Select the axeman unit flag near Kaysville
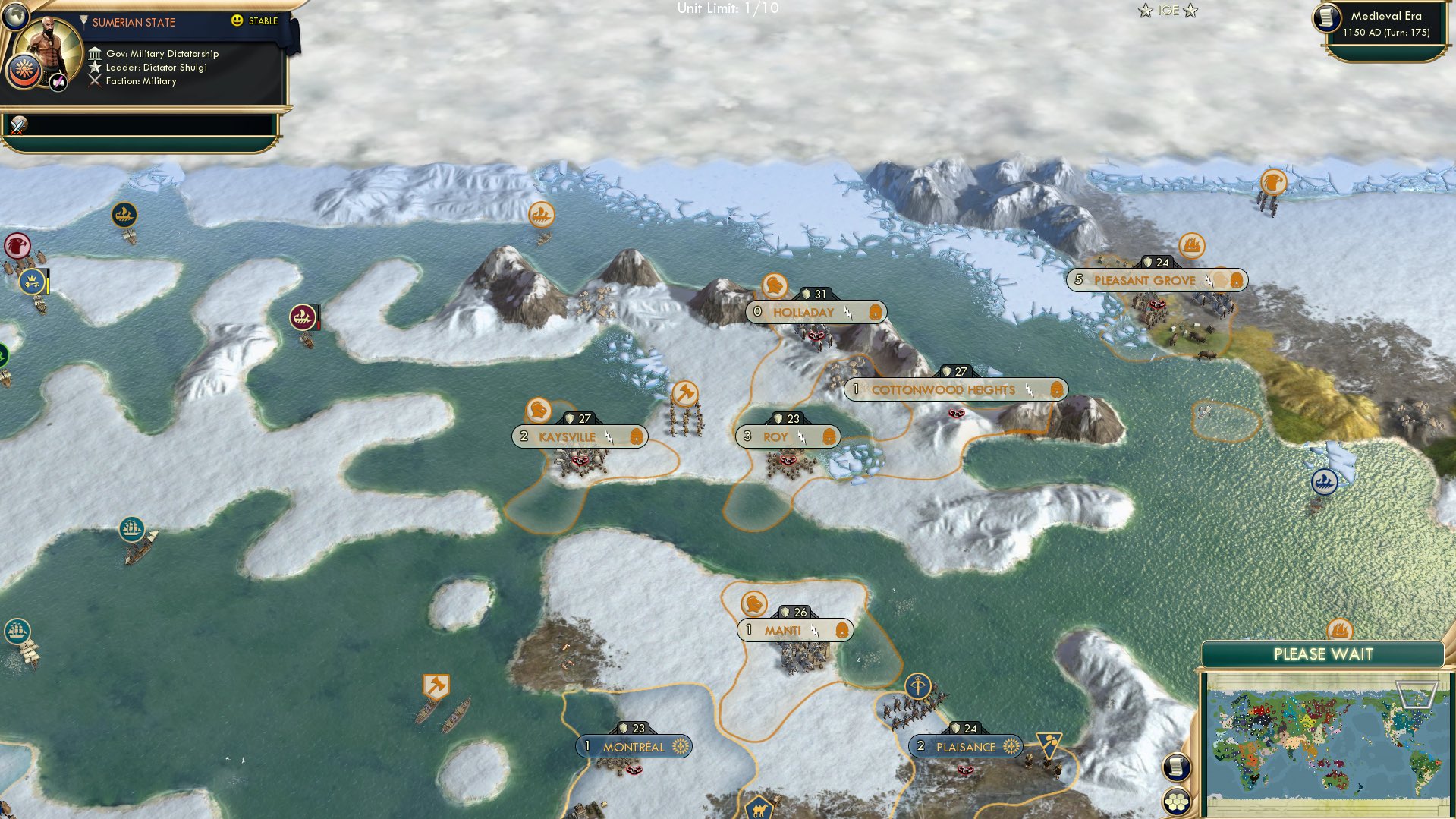This screenshot has width=1456, height=819. pos(684,395)
